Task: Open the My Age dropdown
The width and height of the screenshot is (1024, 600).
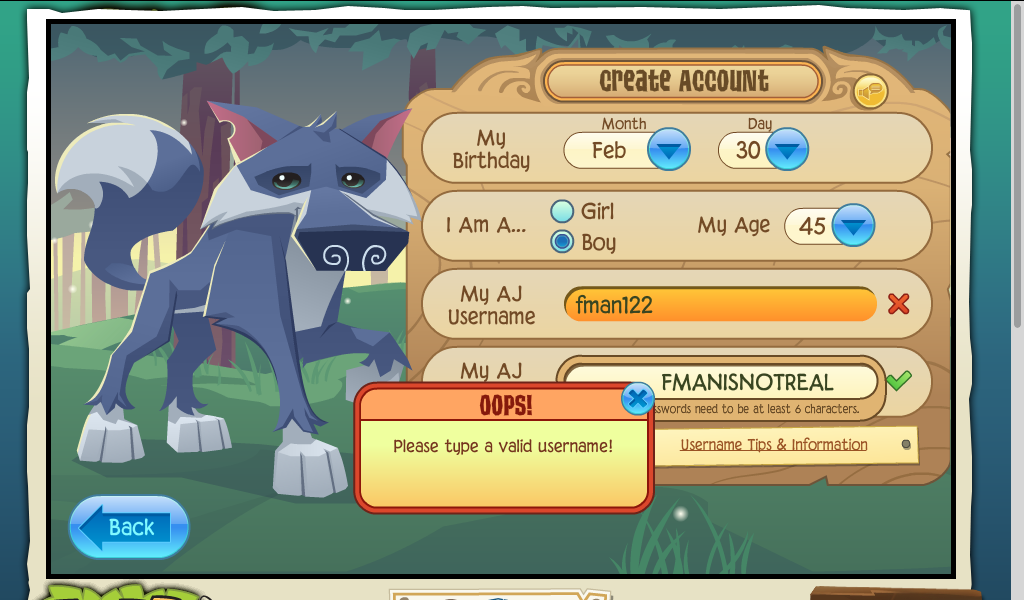Action: (x=852, y=225)
